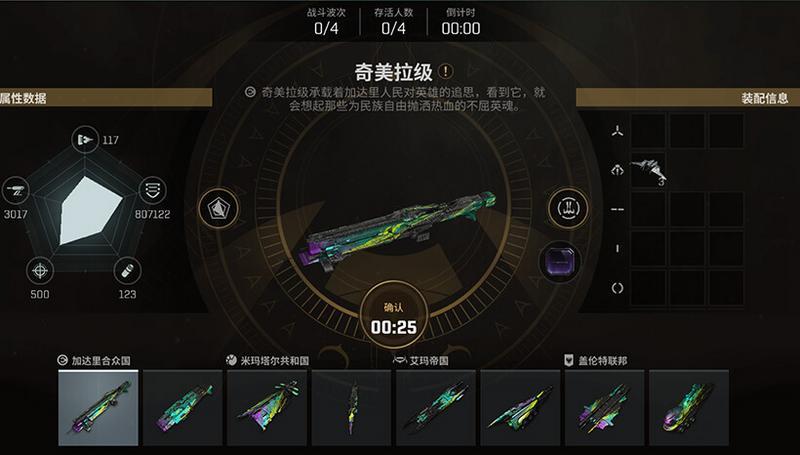Open the info tooltip beside 奇美拉级
The height and width of the screenshot is (455, 800).
coord(446,71)
